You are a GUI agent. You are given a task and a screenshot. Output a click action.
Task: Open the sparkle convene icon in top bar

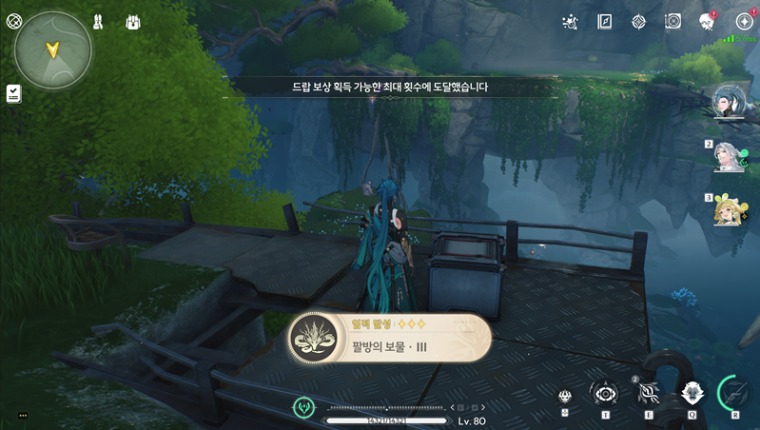tap(570, 21)
